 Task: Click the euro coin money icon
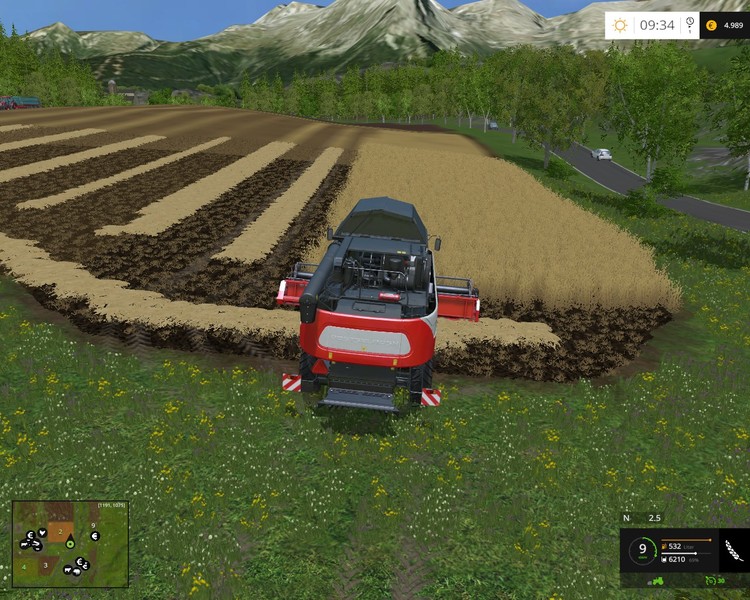(x=710, y=25)
